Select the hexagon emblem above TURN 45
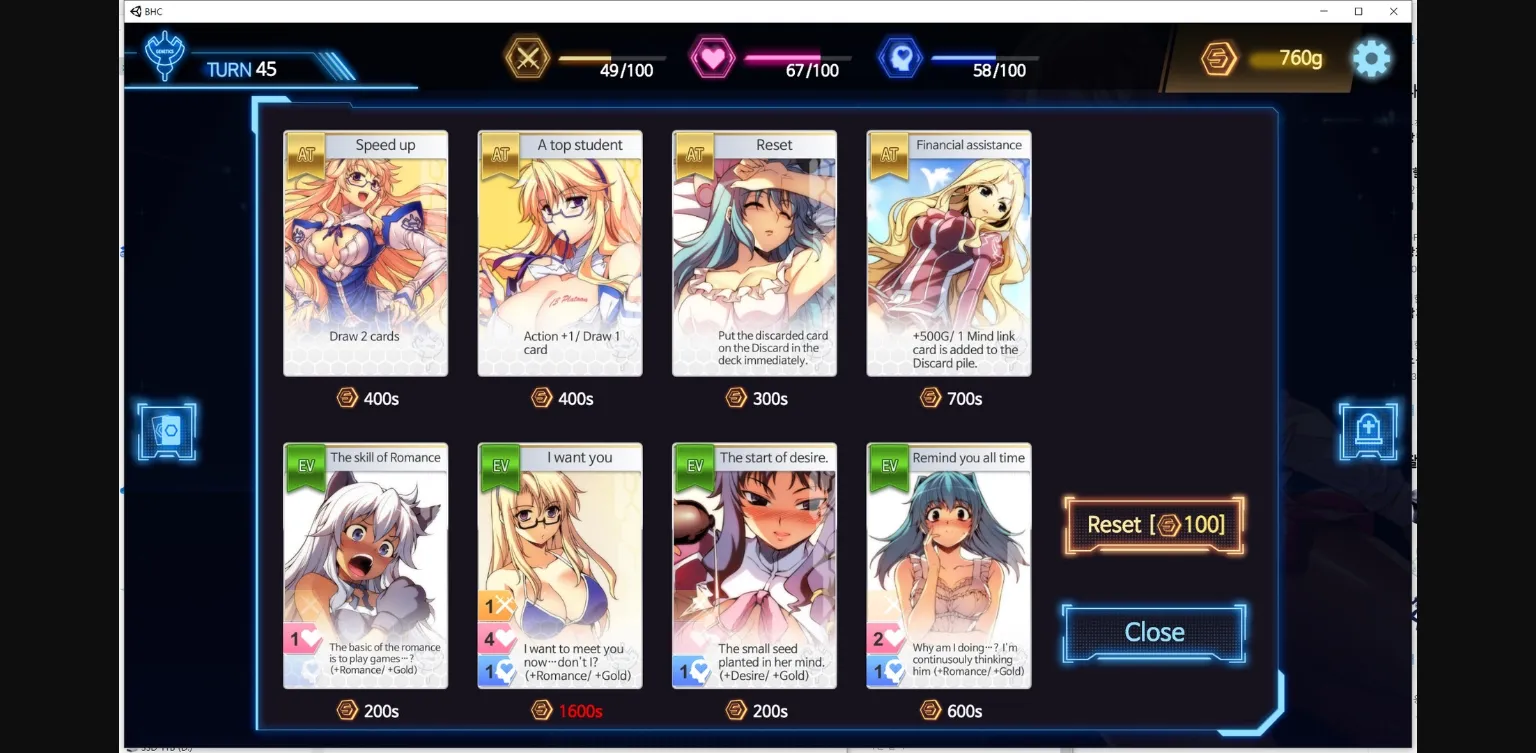The height and width of the screenshot is (753, 1536). pyautogui.click(x=163, y=55)
